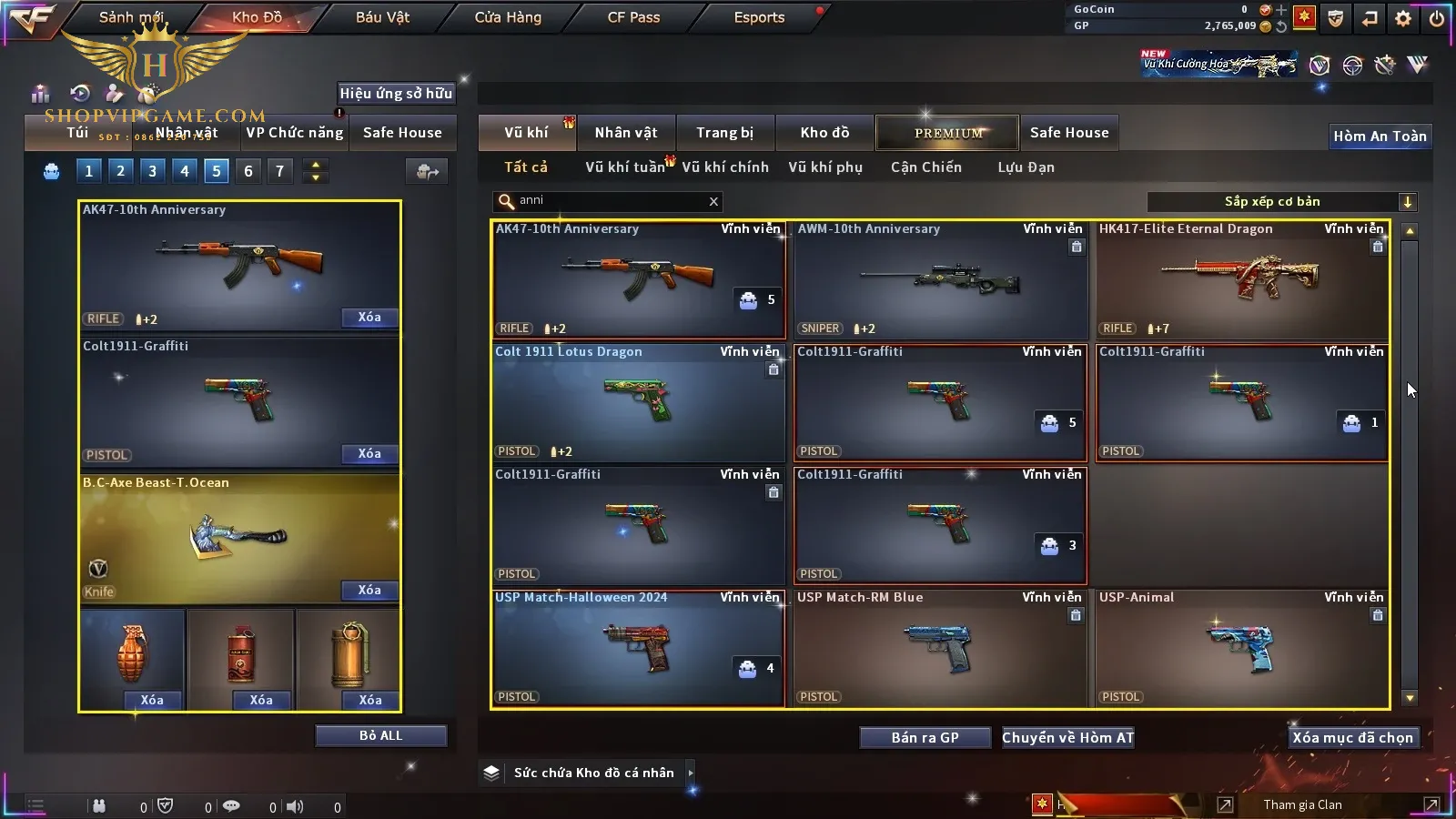Image resolution: width=1456 pixels, height=819 pixels.
Task: Select the Colt 1911 Lotus Dragon pistol
Action: (x=637, y=402)
